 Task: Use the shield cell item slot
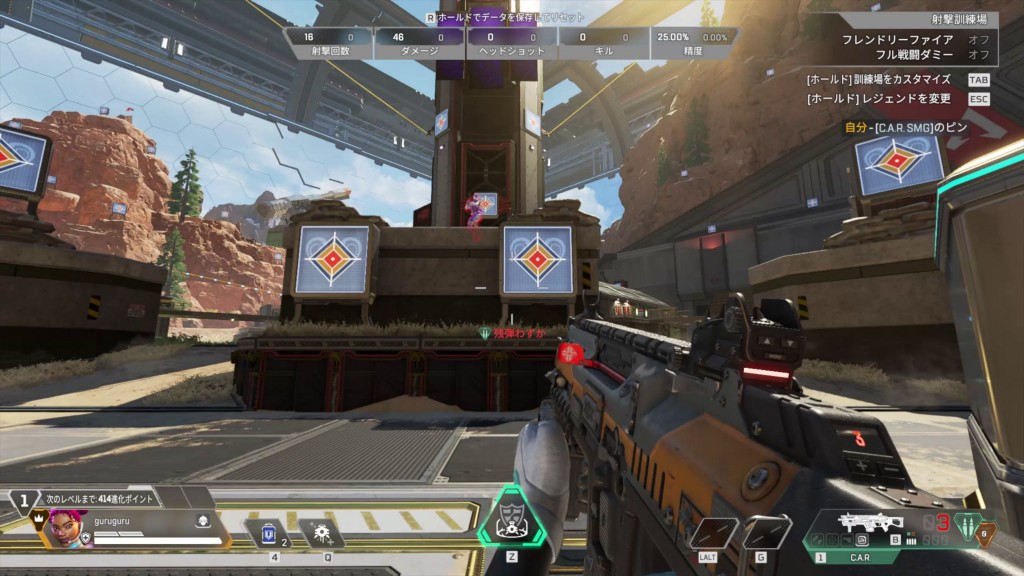pos(267,532)
